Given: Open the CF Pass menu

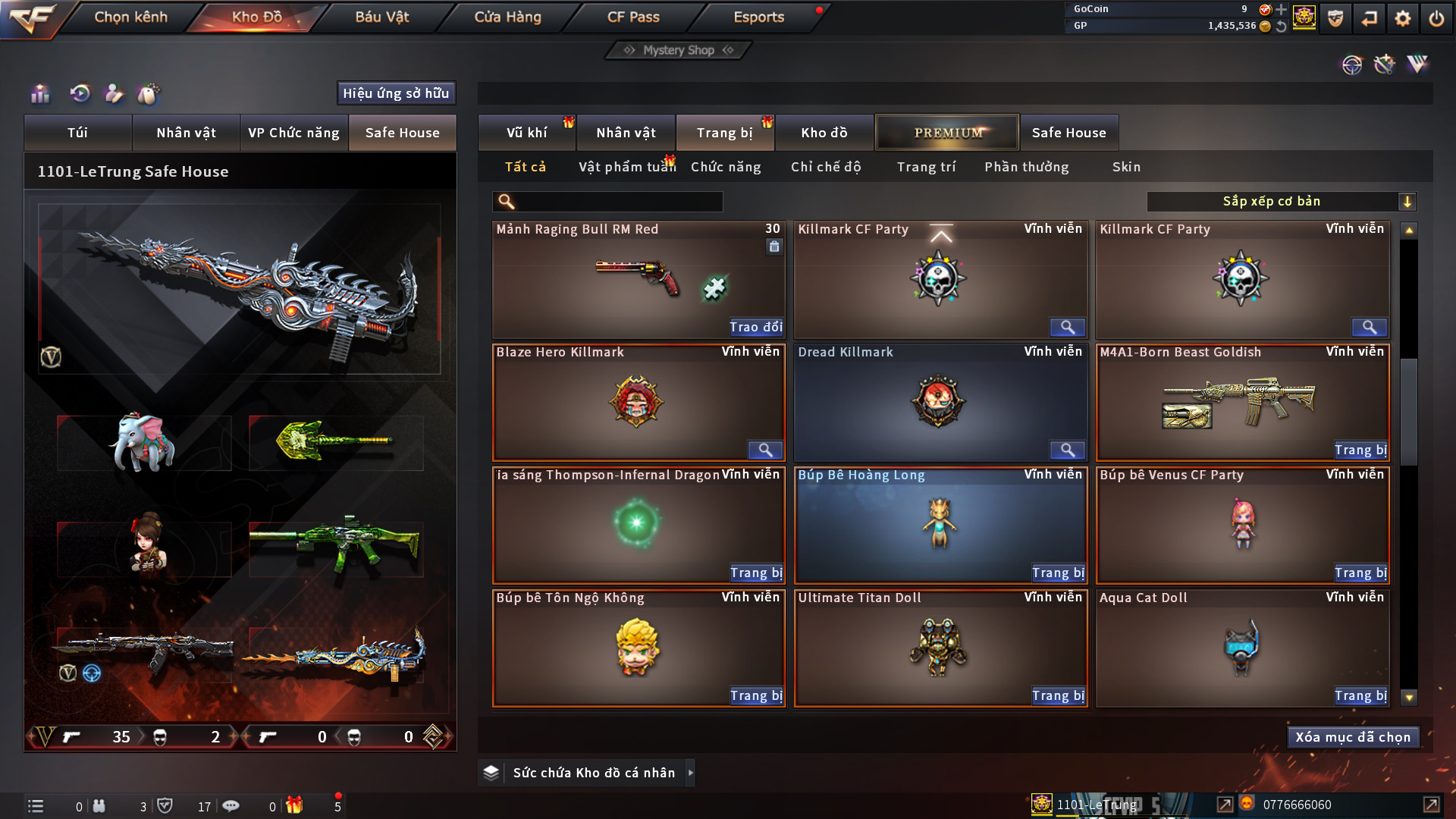Looking at the screenshot, I should (633, 17).
